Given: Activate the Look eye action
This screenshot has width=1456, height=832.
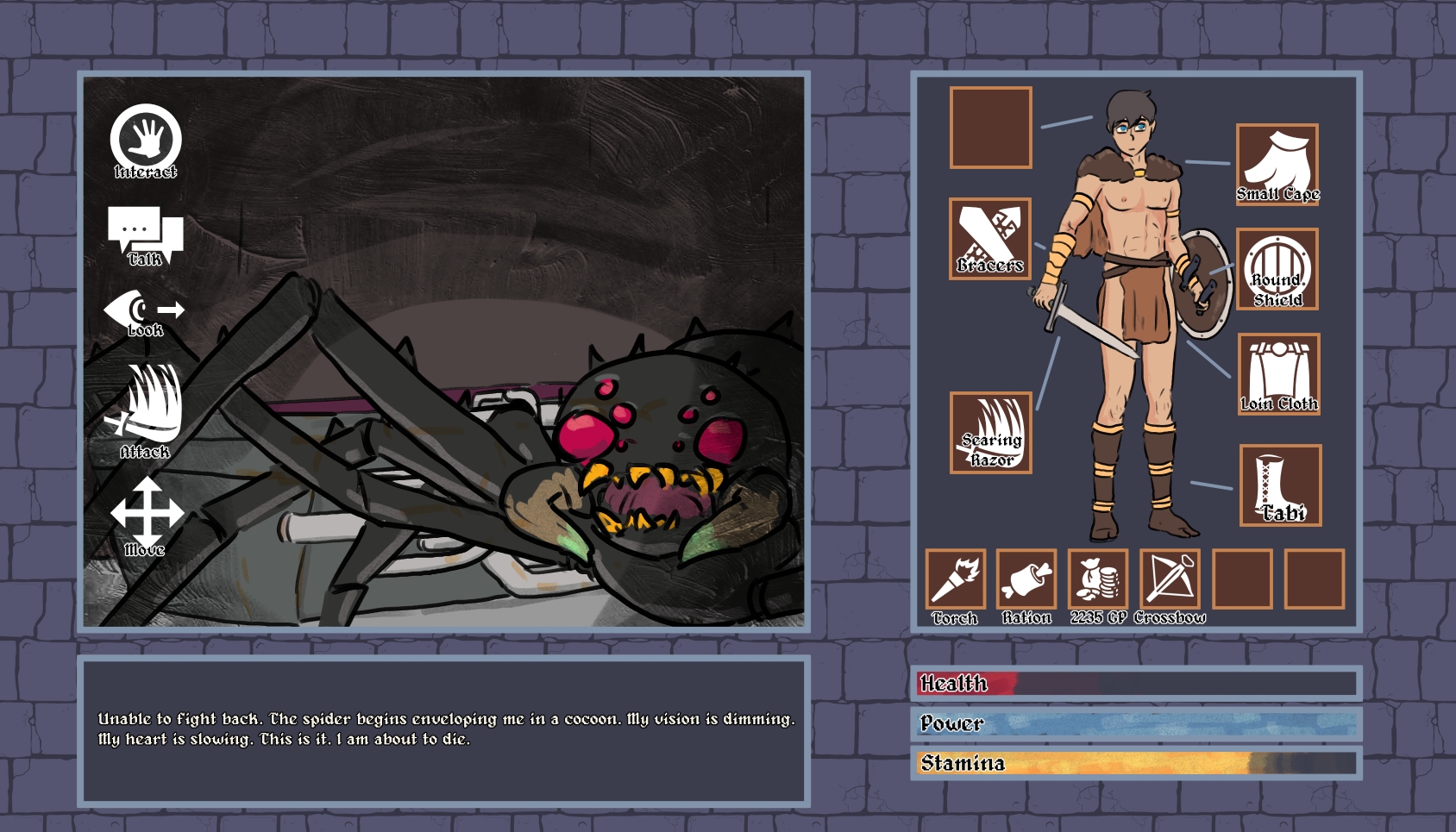Looking at the screenshot, I should pyautogui.click(x=144, y=312).
